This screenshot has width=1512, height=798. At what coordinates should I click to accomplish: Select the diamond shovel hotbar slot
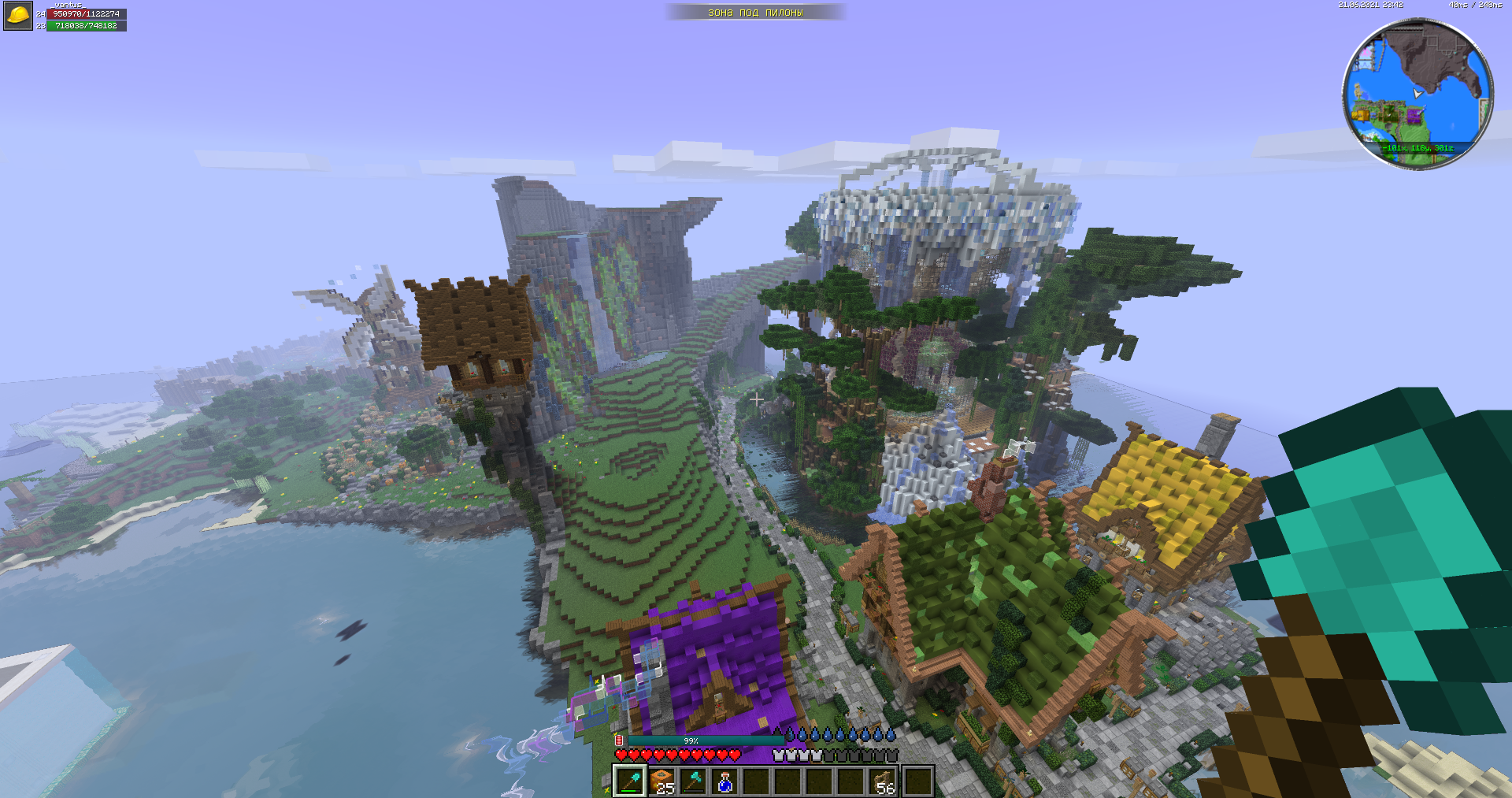click(630, 781)
